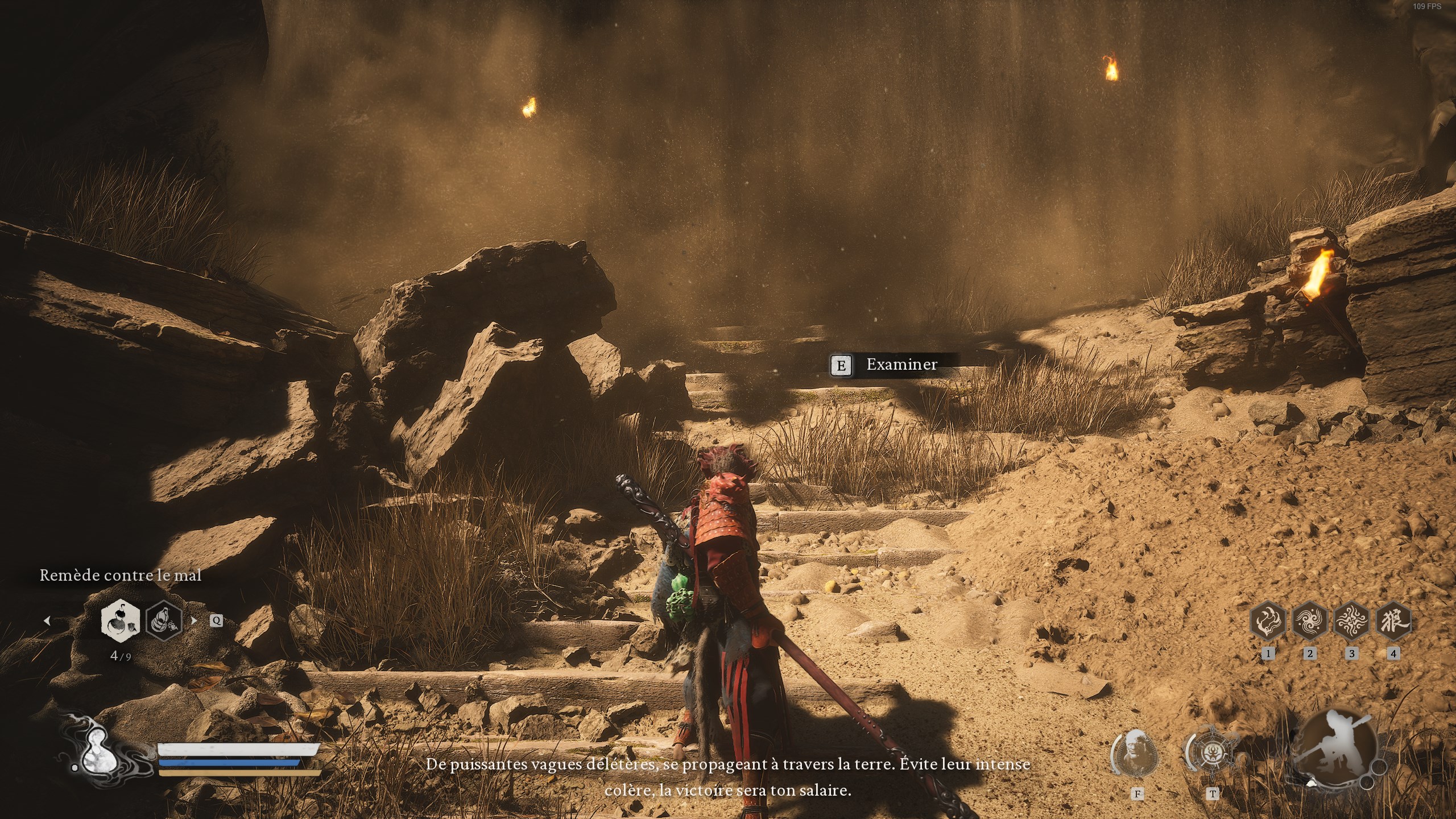Cast the swirling wind spell in slot 2
Viewport: 1456px width, 819px height.
point(1310,621)
